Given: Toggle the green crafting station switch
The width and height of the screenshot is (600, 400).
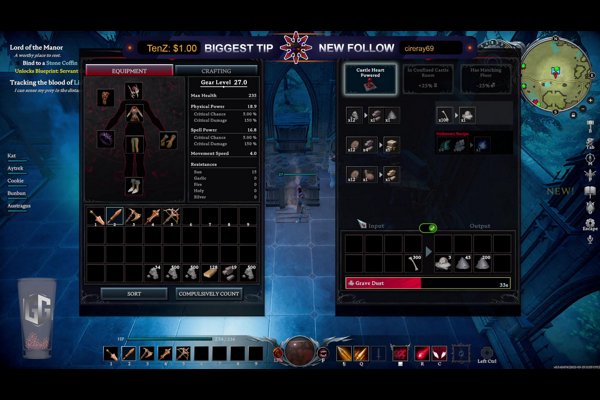Looking at the screenshot, I should point(428,228).
